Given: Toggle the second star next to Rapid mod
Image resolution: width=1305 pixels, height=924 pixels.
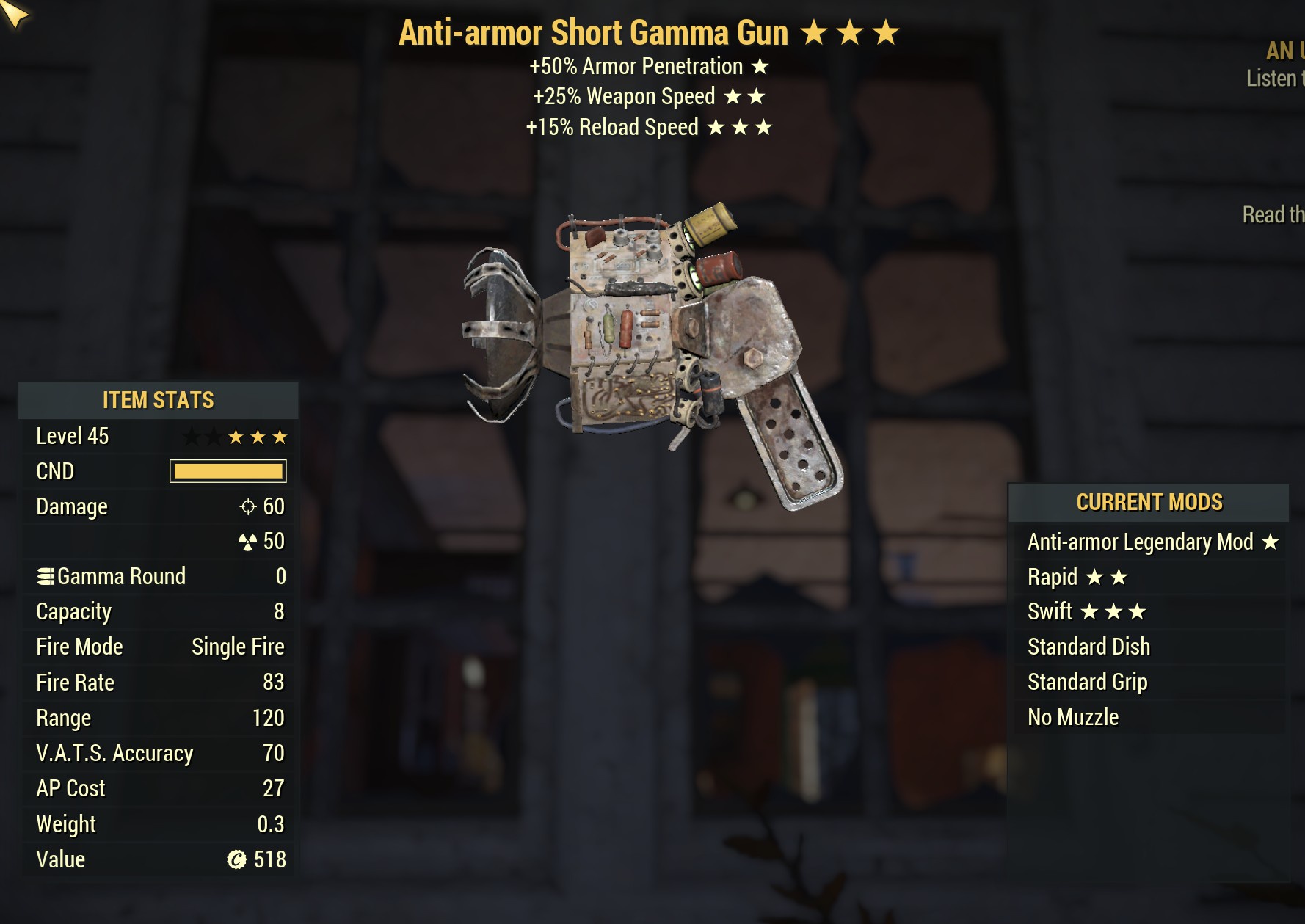Looking at the screenshot, I should pos(1119,577).
